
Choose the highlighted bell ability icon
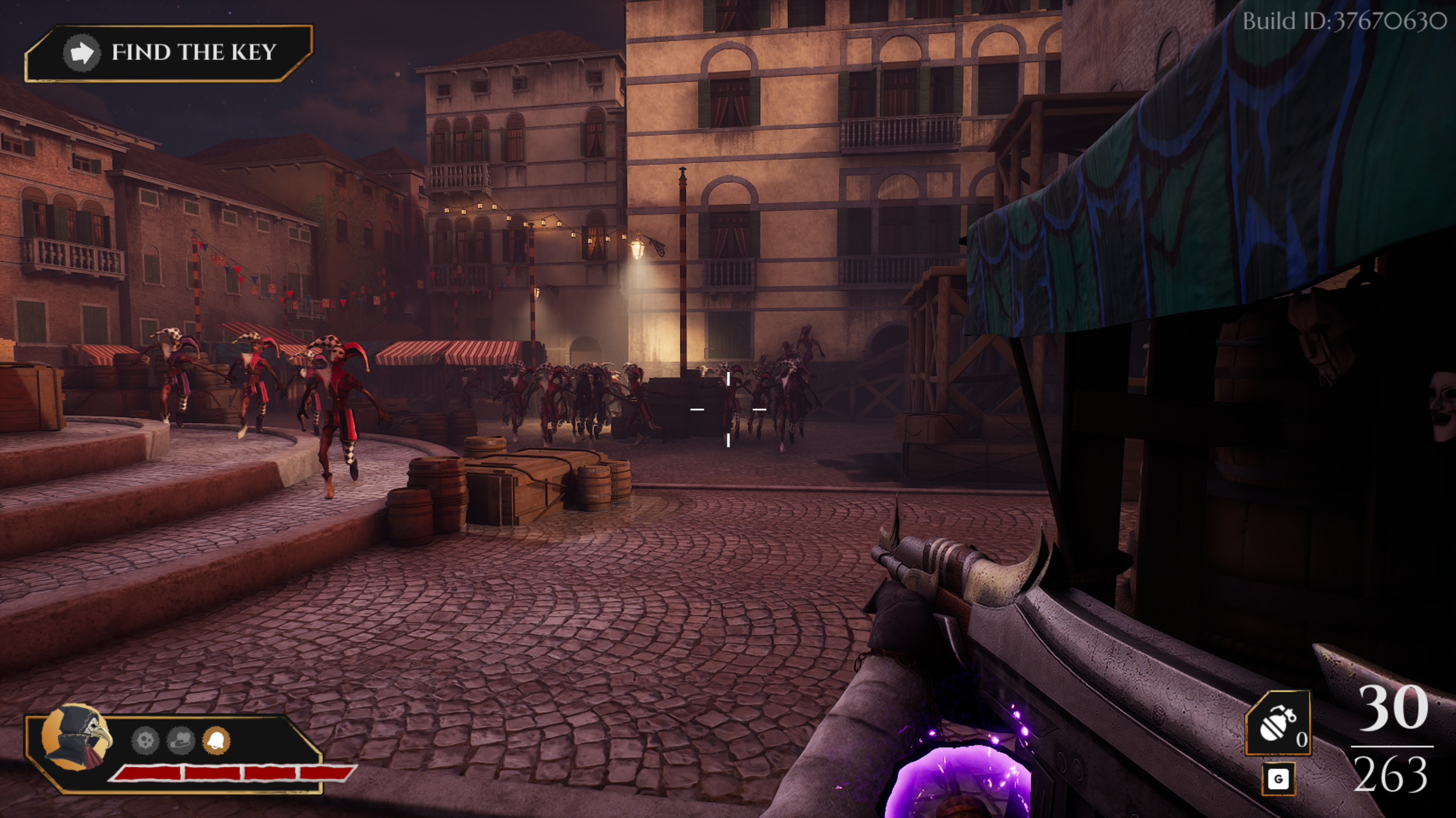pyautogui.click(x=216, y=741)
